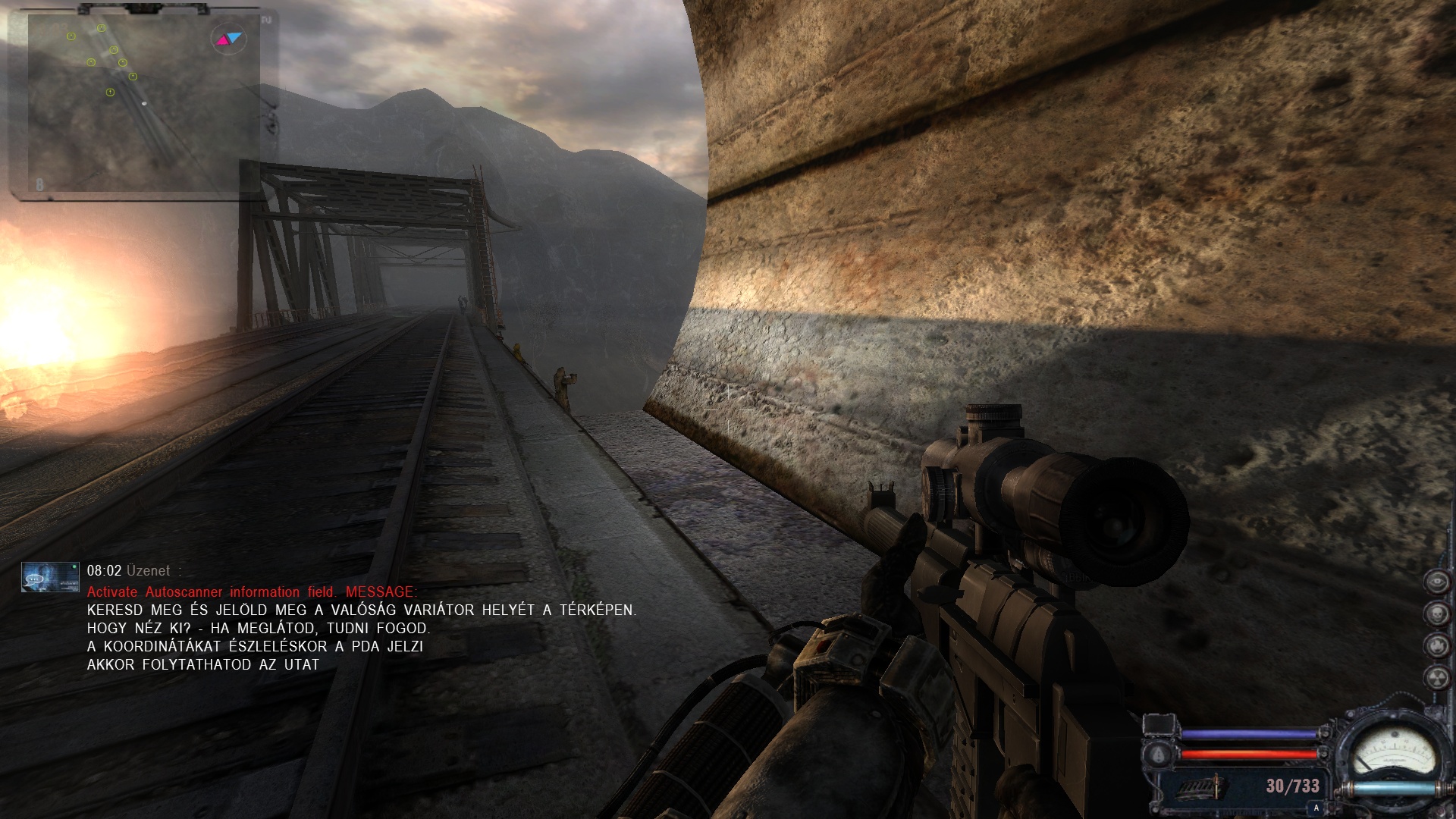
Task: Click the minimap in the corner
Action: click(136, 102)
